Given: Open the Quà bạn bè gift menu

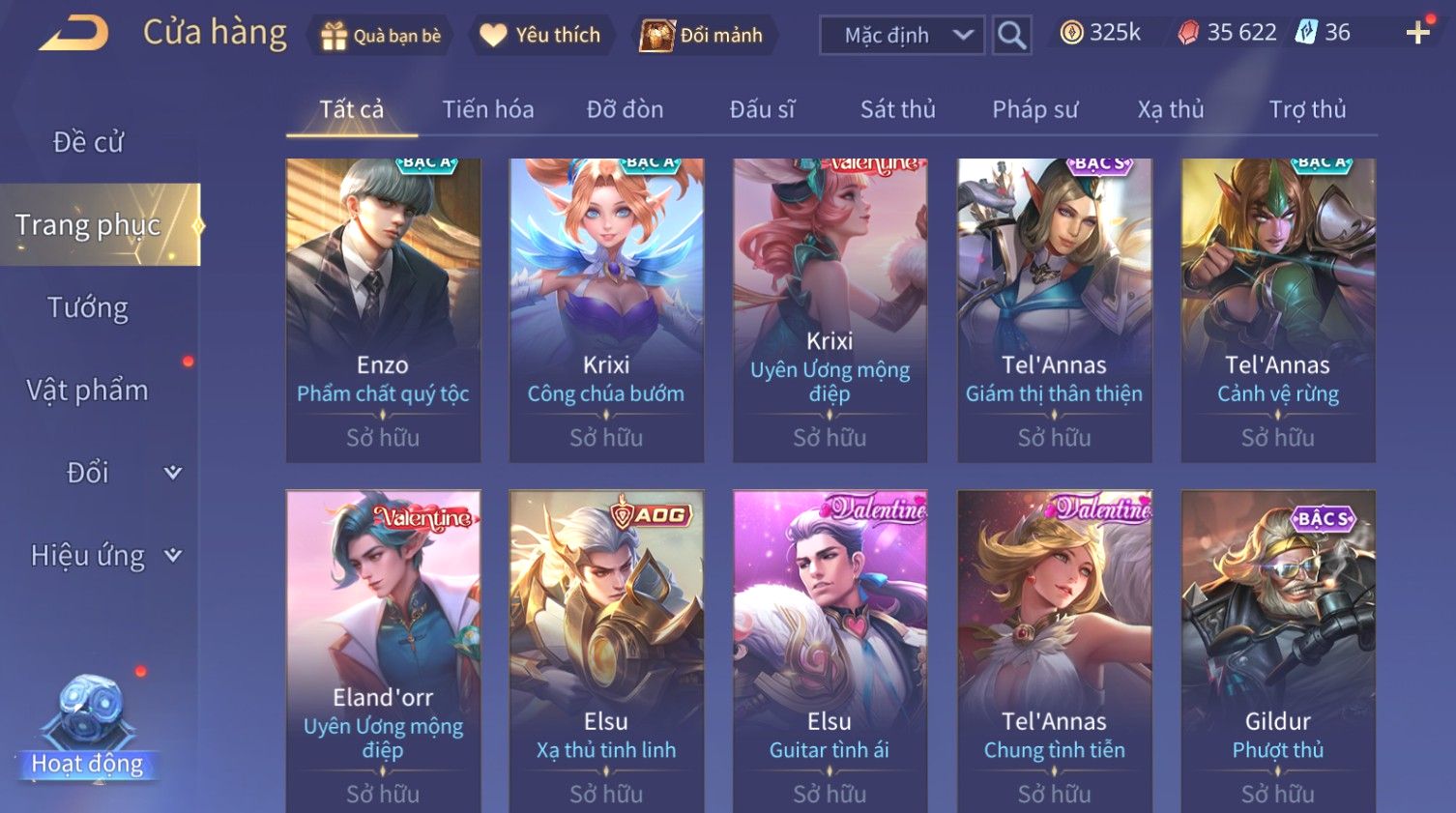Looking at the screenshot, I should coord(381,36).
